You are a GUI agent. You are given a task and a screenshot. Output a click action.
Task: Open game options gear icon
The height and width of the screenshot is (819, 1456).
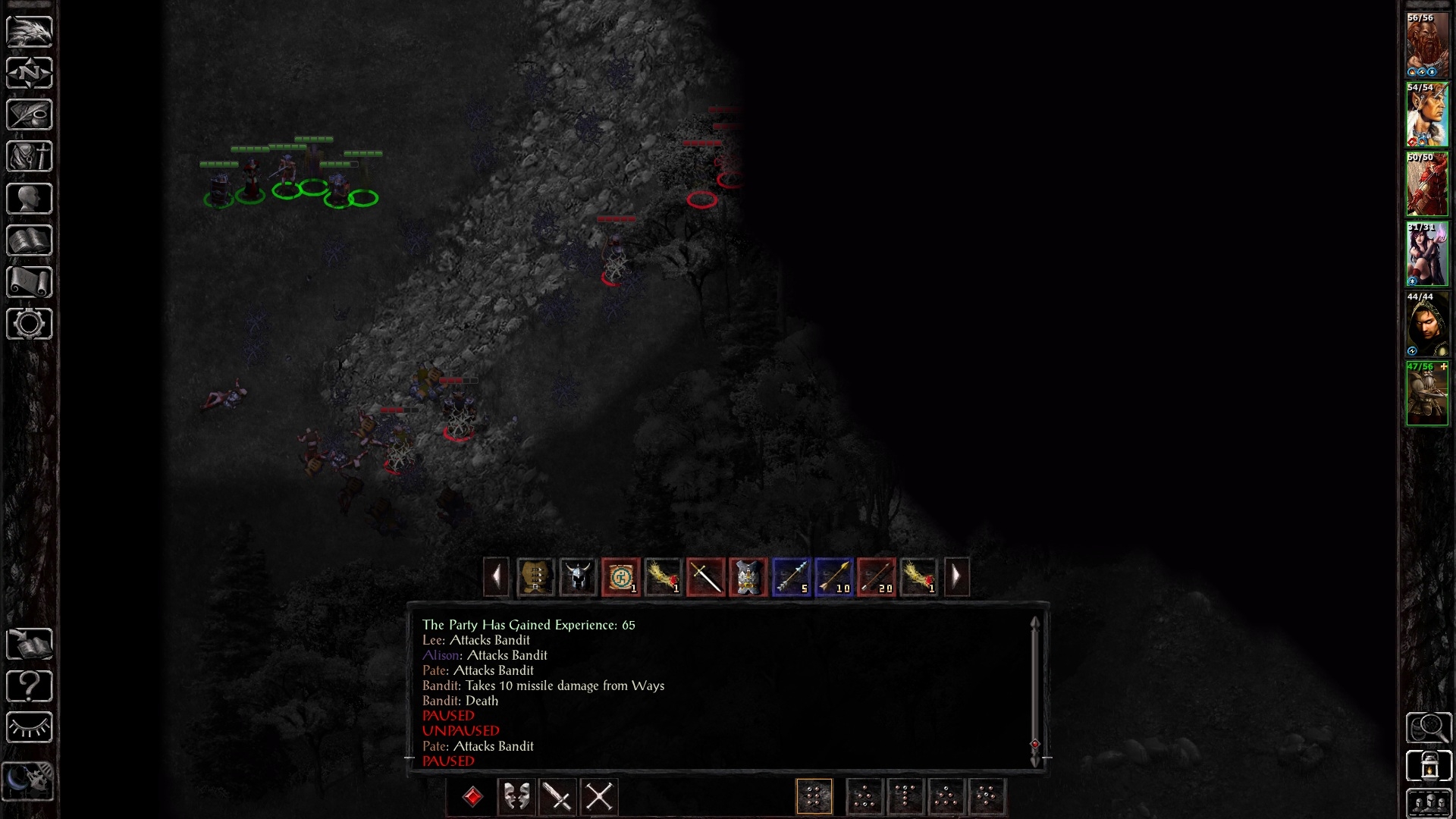30,325
